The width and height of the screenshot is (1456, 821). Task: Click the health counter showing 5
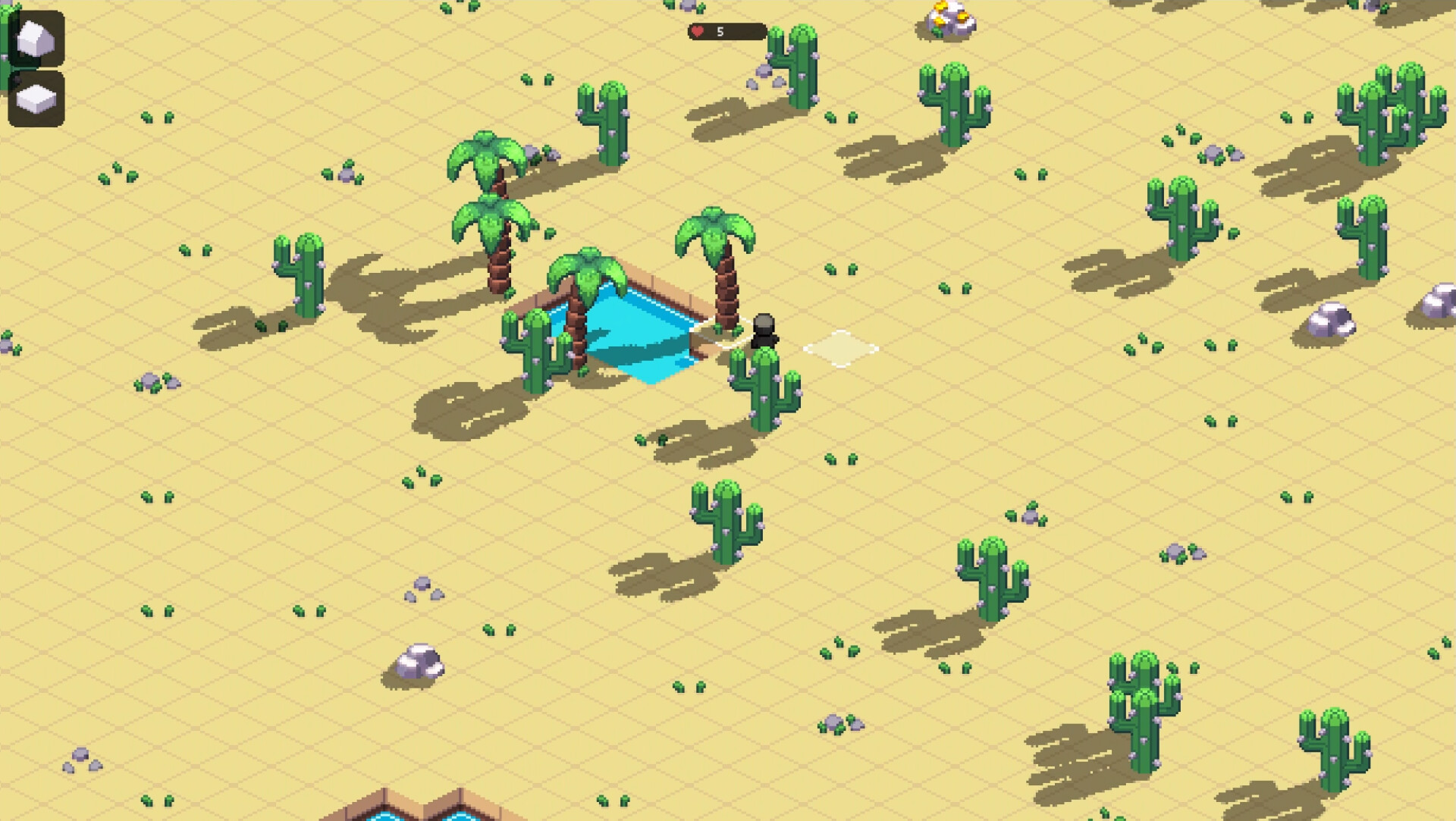(720, 33)
